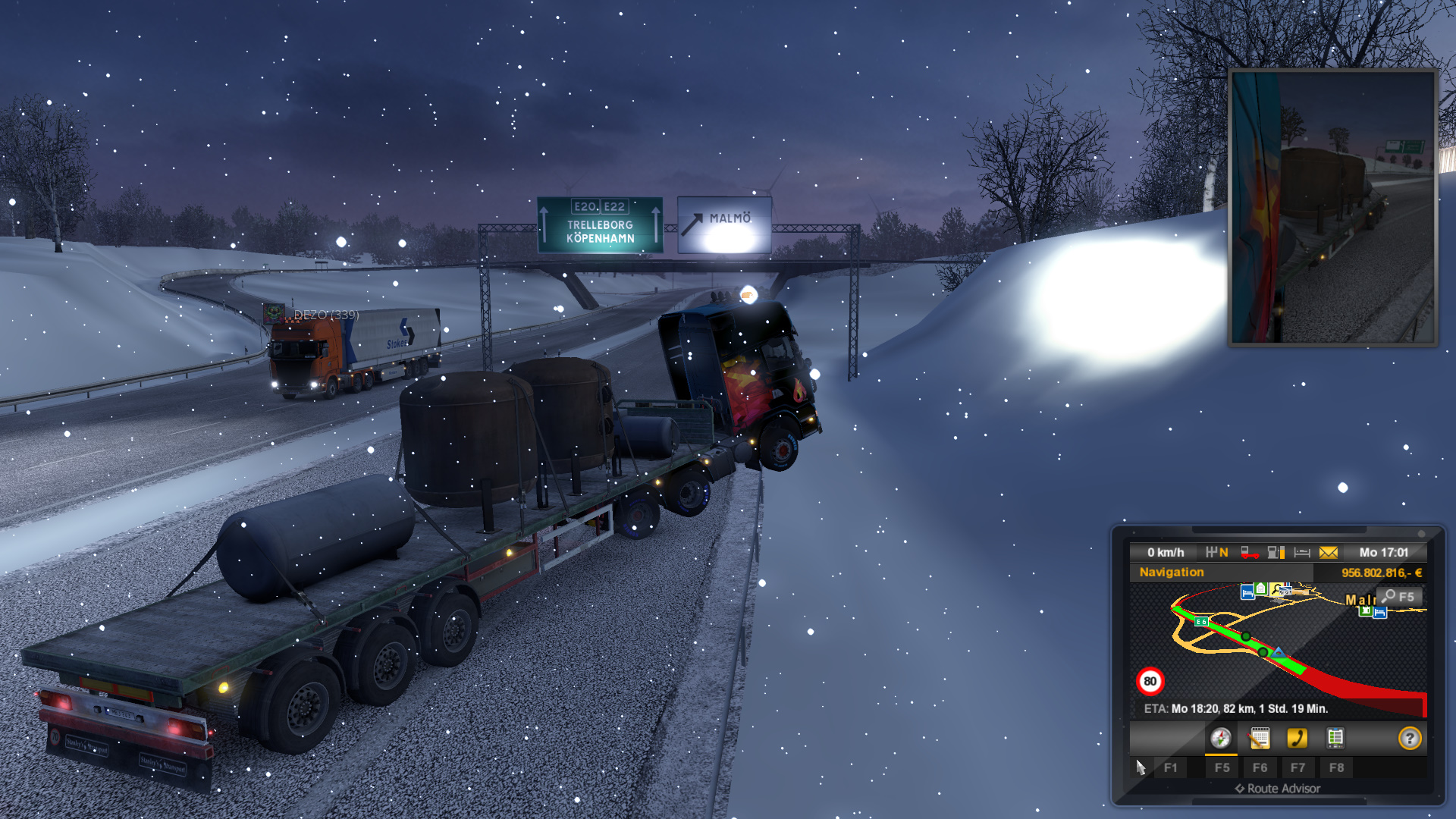Screen dimensions: 1456x819
Task: Click the red truck damage icon
Action: [1249, 553]
